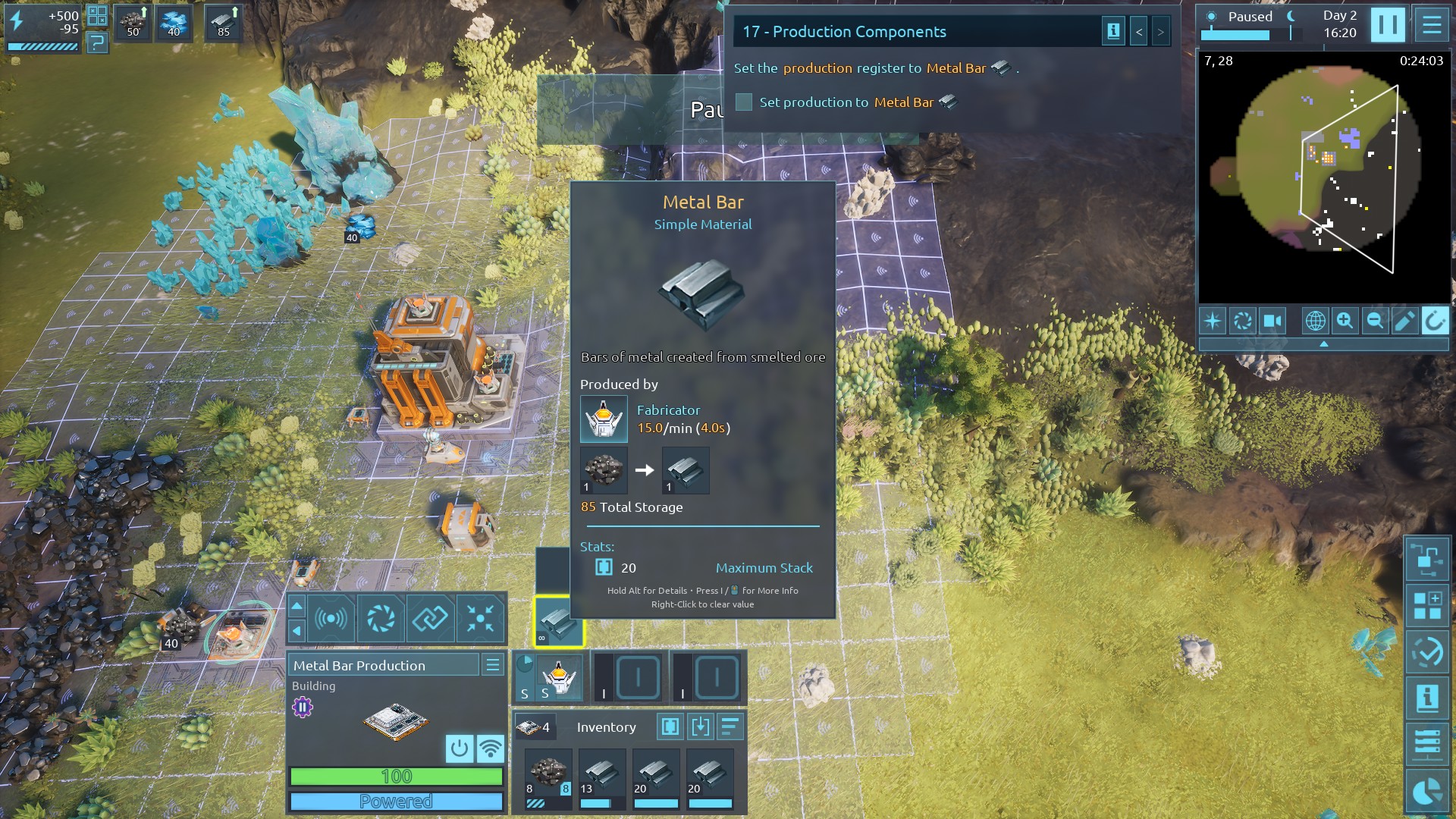Screen dimensions: 1456x819
Task: Zoom out on the minimap
Action: pos(1374,321)
